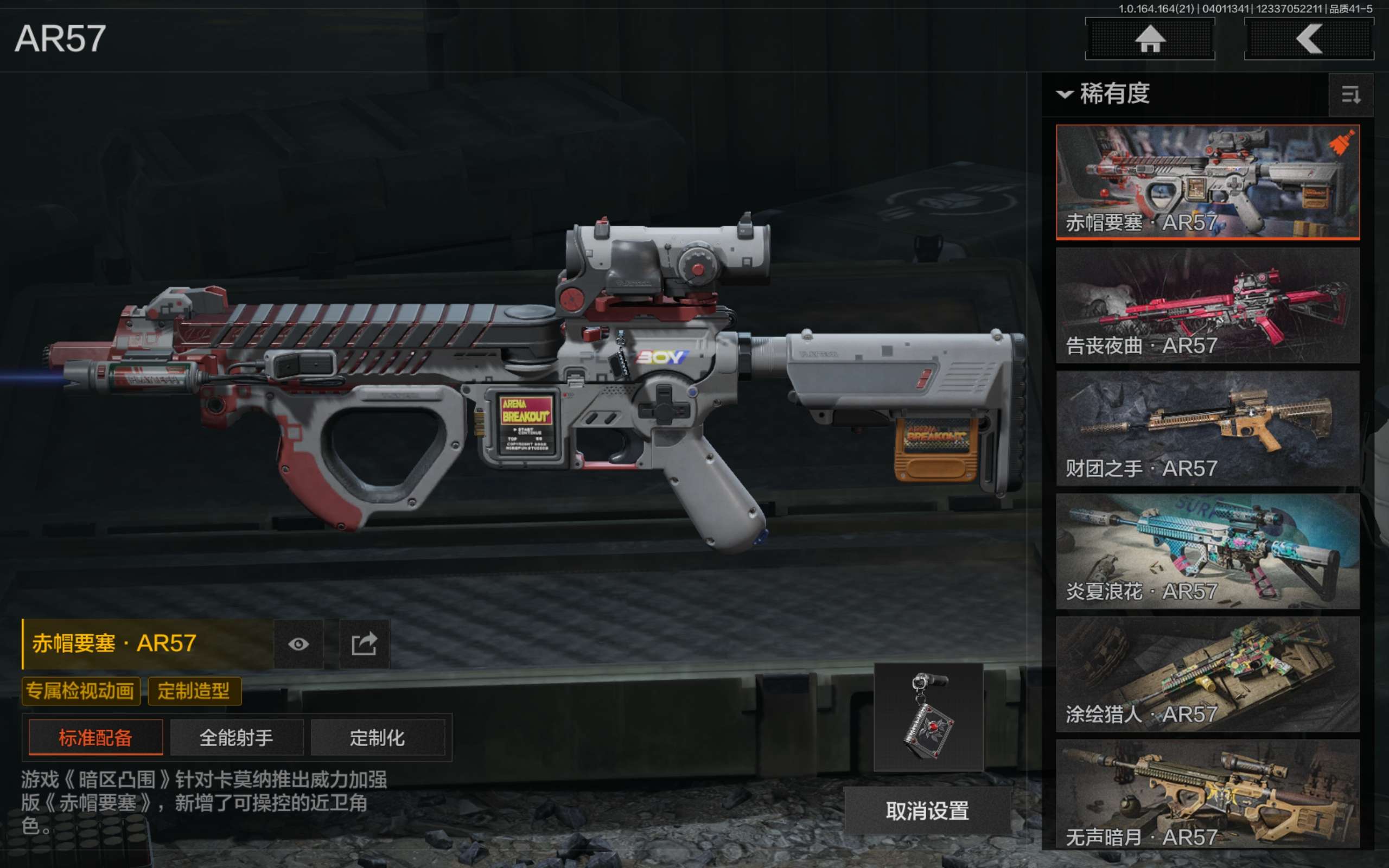
Task: Click the 取消设置 button
Action: pyautogui.click(x=927, y=810)
